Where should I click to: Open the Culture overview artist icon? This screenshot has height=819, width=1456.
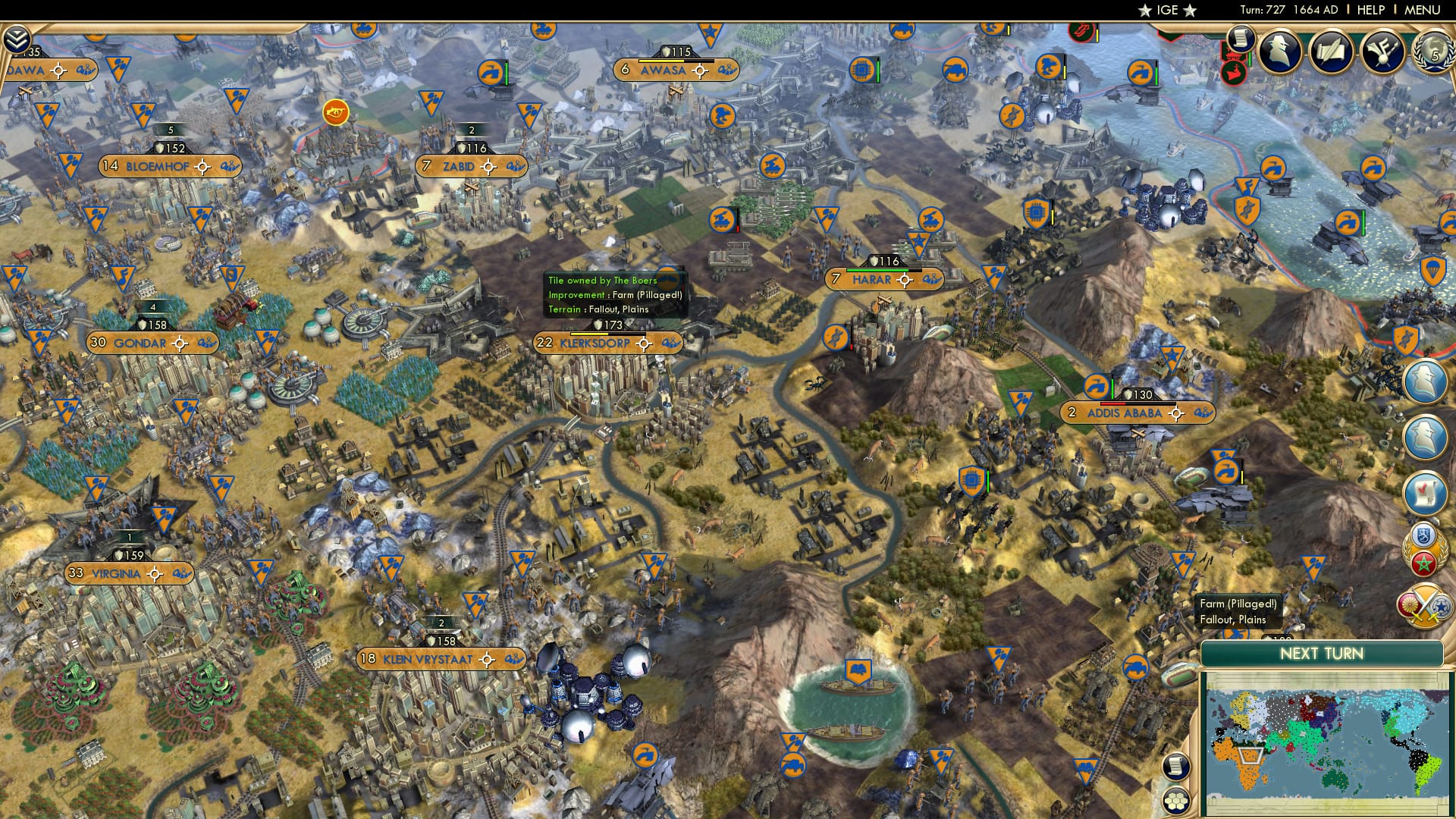coord(1385,51)
